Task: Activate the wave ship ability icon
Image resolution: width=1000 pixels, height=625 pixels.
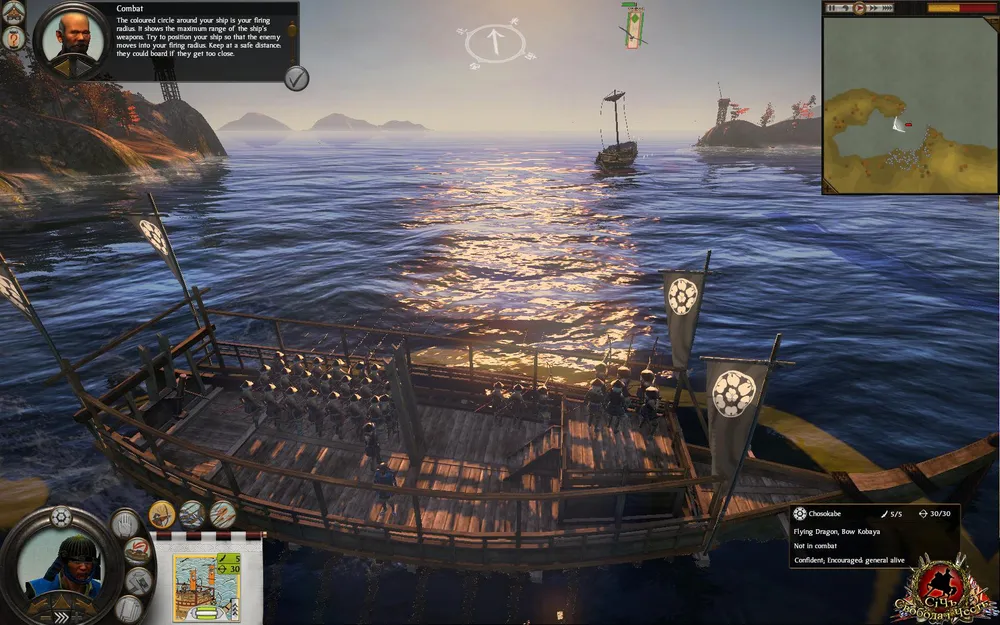Action: tap(192, 514)
